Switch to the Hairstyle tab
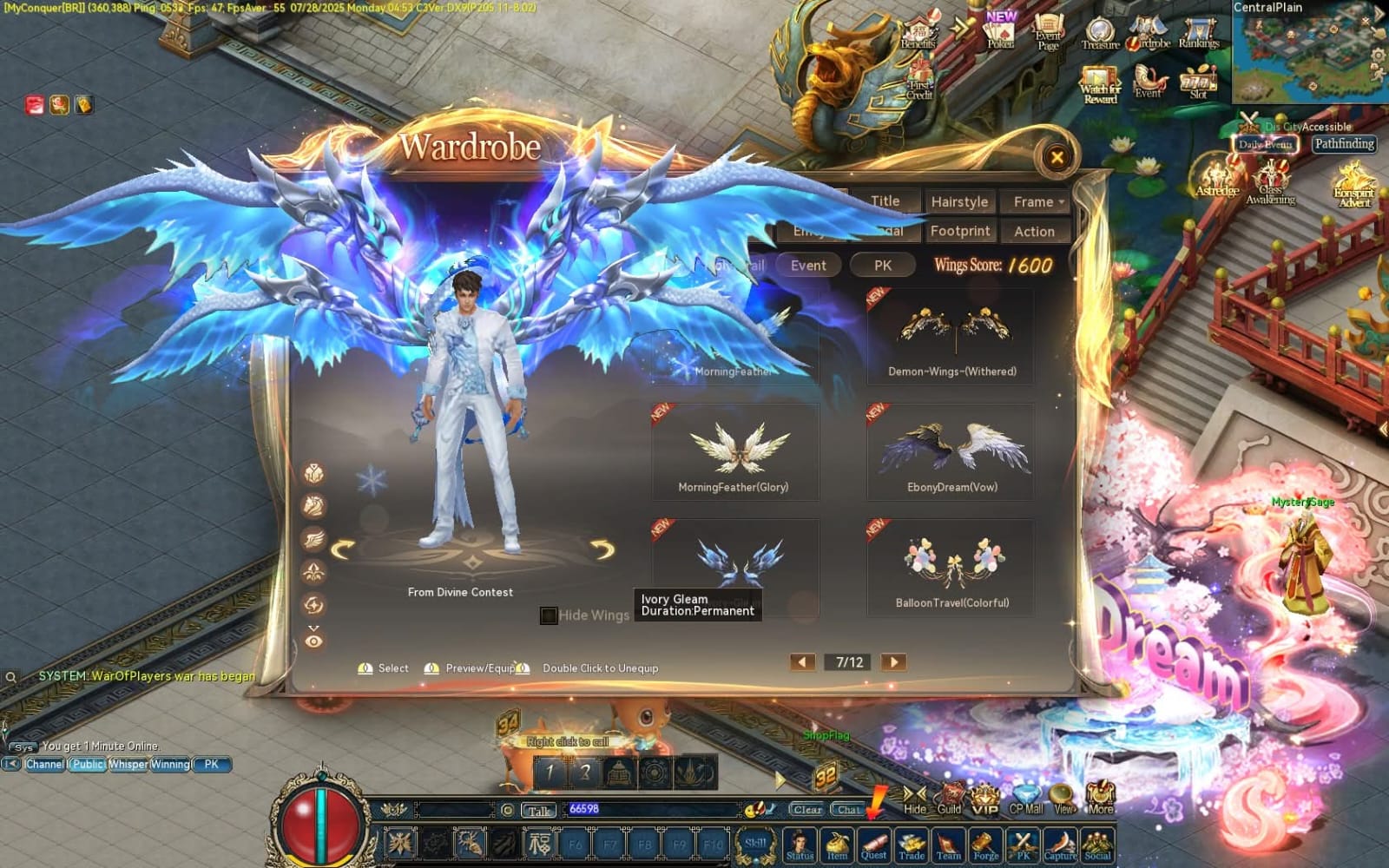Screen dimensions: 1389x868 point(959,201)
